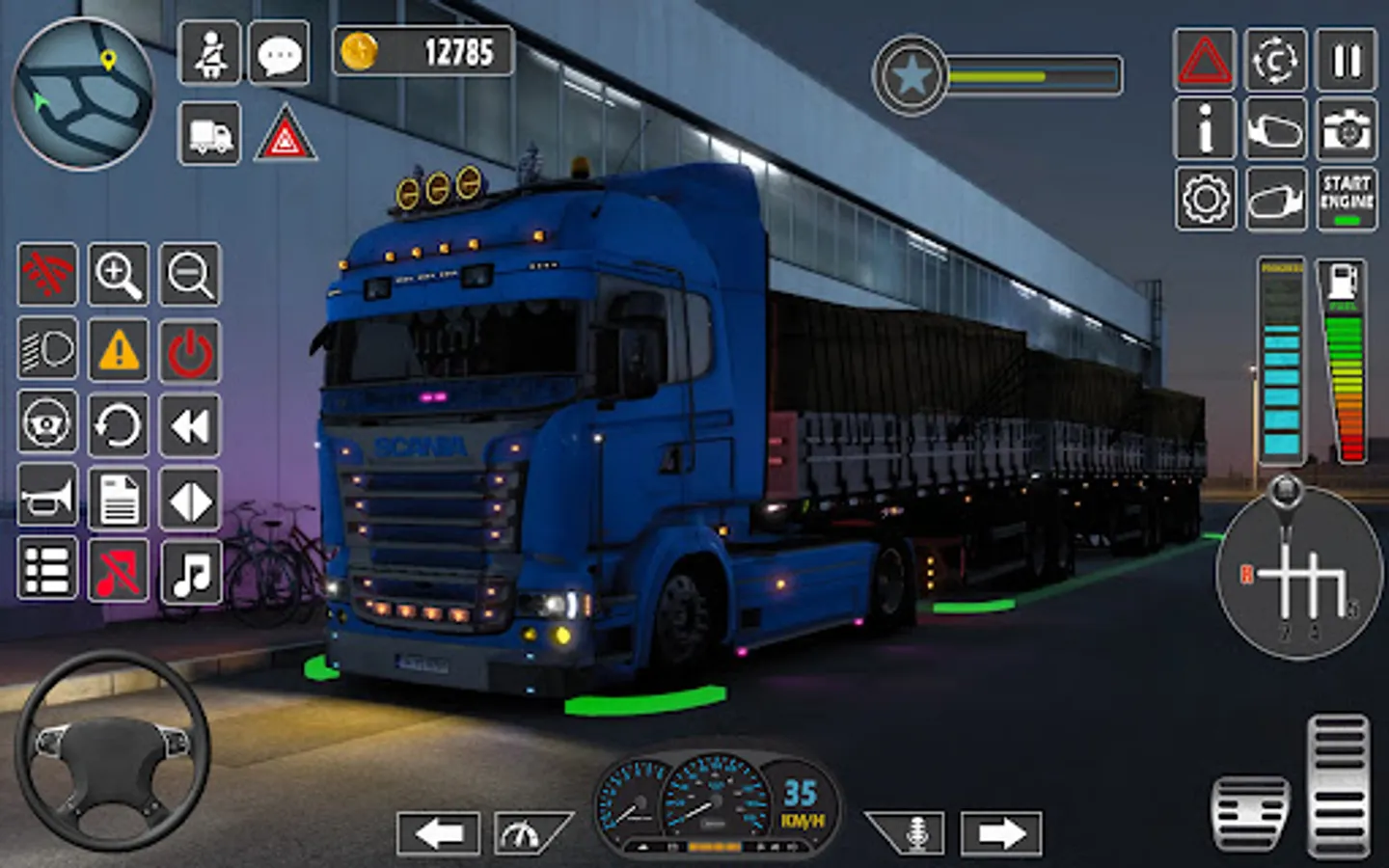Apply the brake pedal
This screenshot has height=868, width=1389.
click(x=1250, y=812)
